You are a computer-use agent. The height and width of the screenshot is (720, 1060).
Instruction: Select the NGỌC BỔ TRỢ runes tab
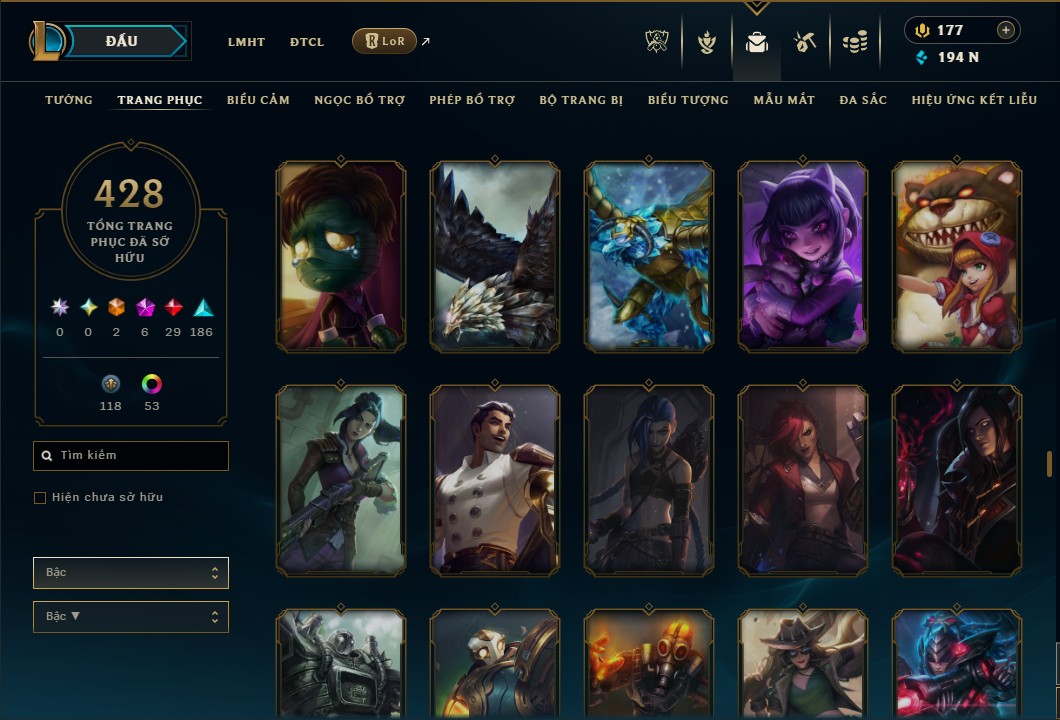359,100
